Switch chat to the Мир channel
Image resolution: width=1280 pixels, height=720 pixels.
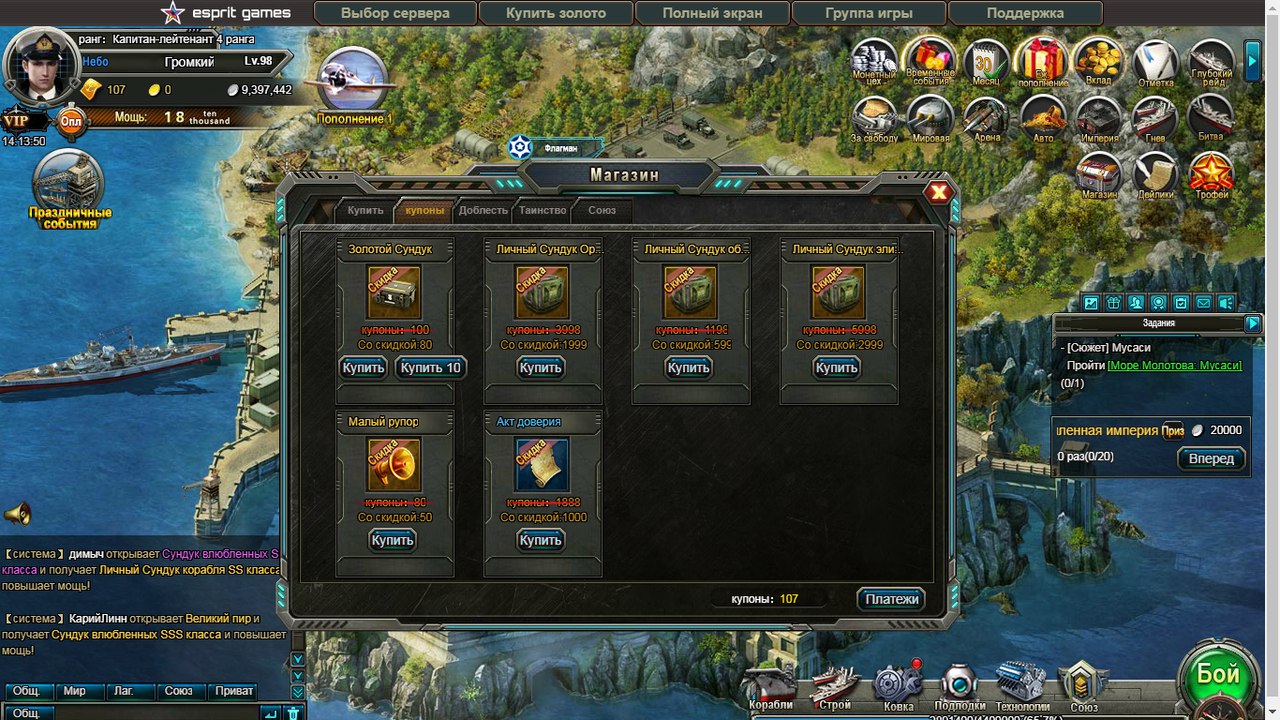pos(74,691)
